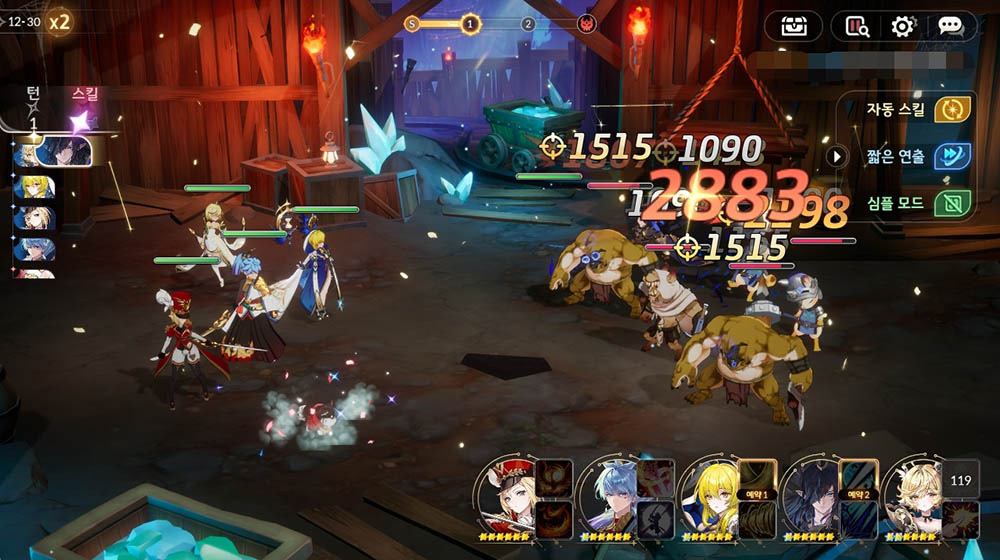The width and height of the screenshot is (1000, 560).
Task: Use the red-hat hero's upper fire skill
Action: pyautogui.click(x=554, y=479)
